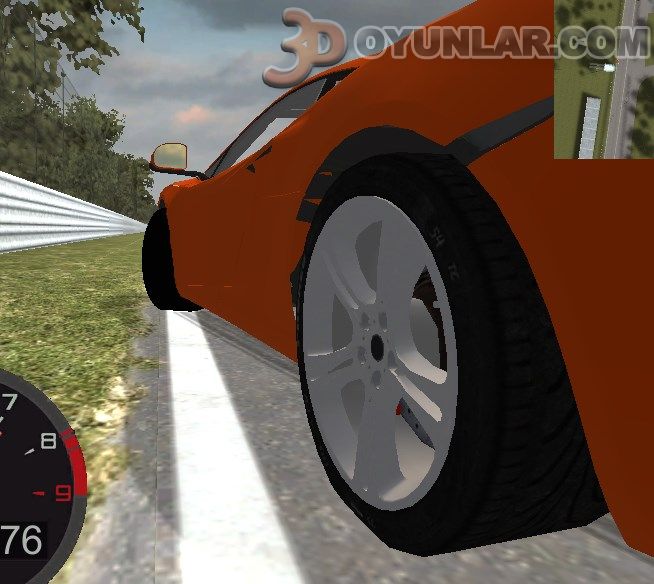Click the track minimap
This screenshot has height=584, width=654.
tap(603, 80)
